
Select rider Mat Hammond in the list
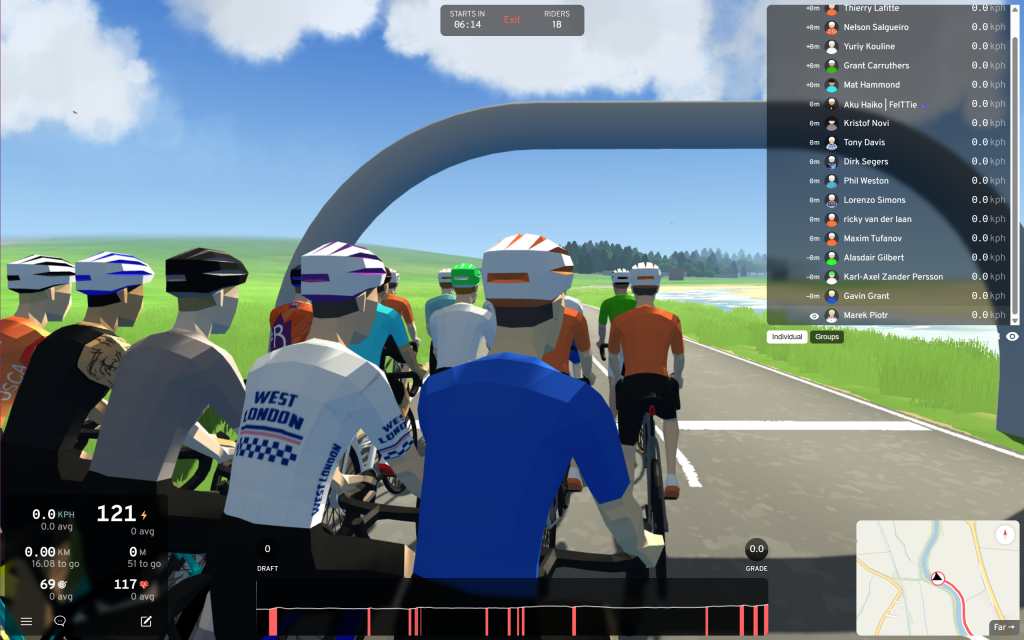[871, 85]
